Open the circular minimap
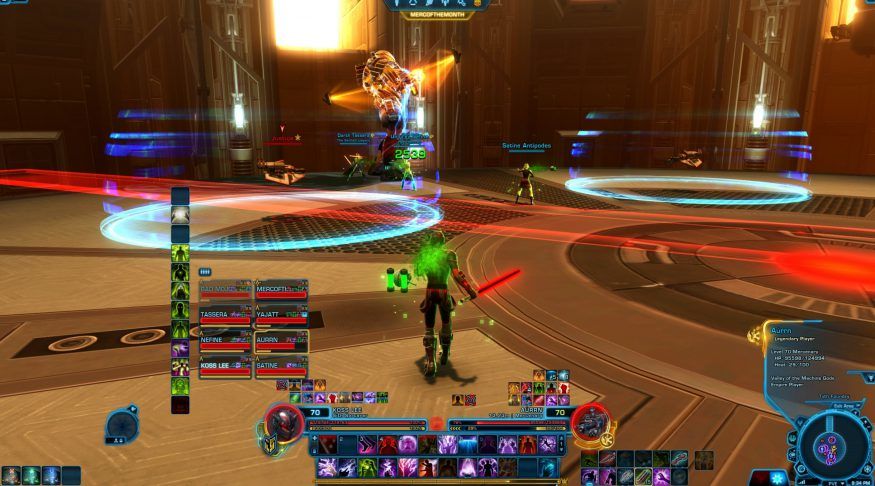Viewport: 875px width, 486px height. 831,443
